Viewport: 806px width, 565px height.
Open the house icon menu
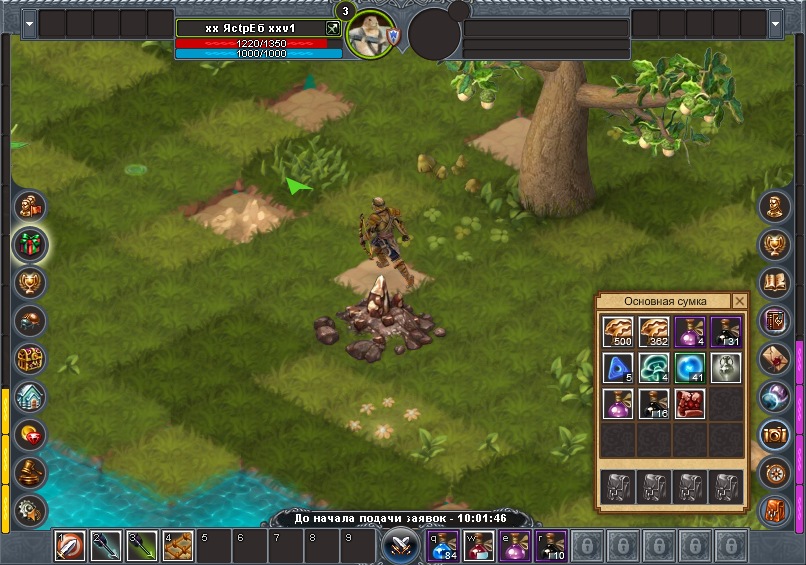tap(30, 396)
